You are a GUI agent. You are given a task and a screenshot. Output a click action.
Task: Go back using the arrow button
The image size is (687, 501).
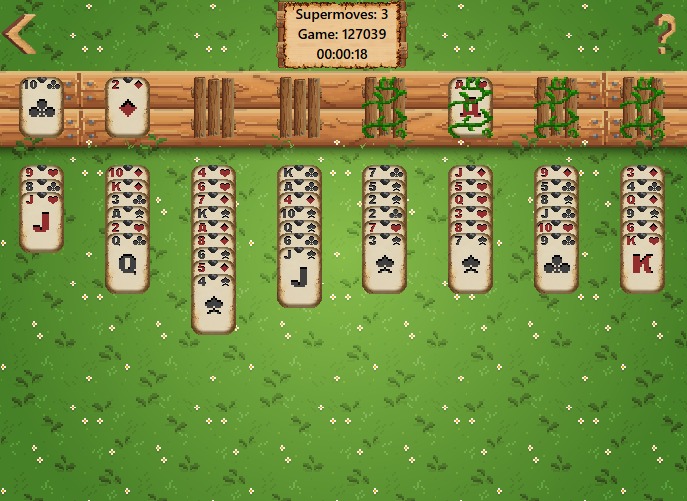click(19, 33)
